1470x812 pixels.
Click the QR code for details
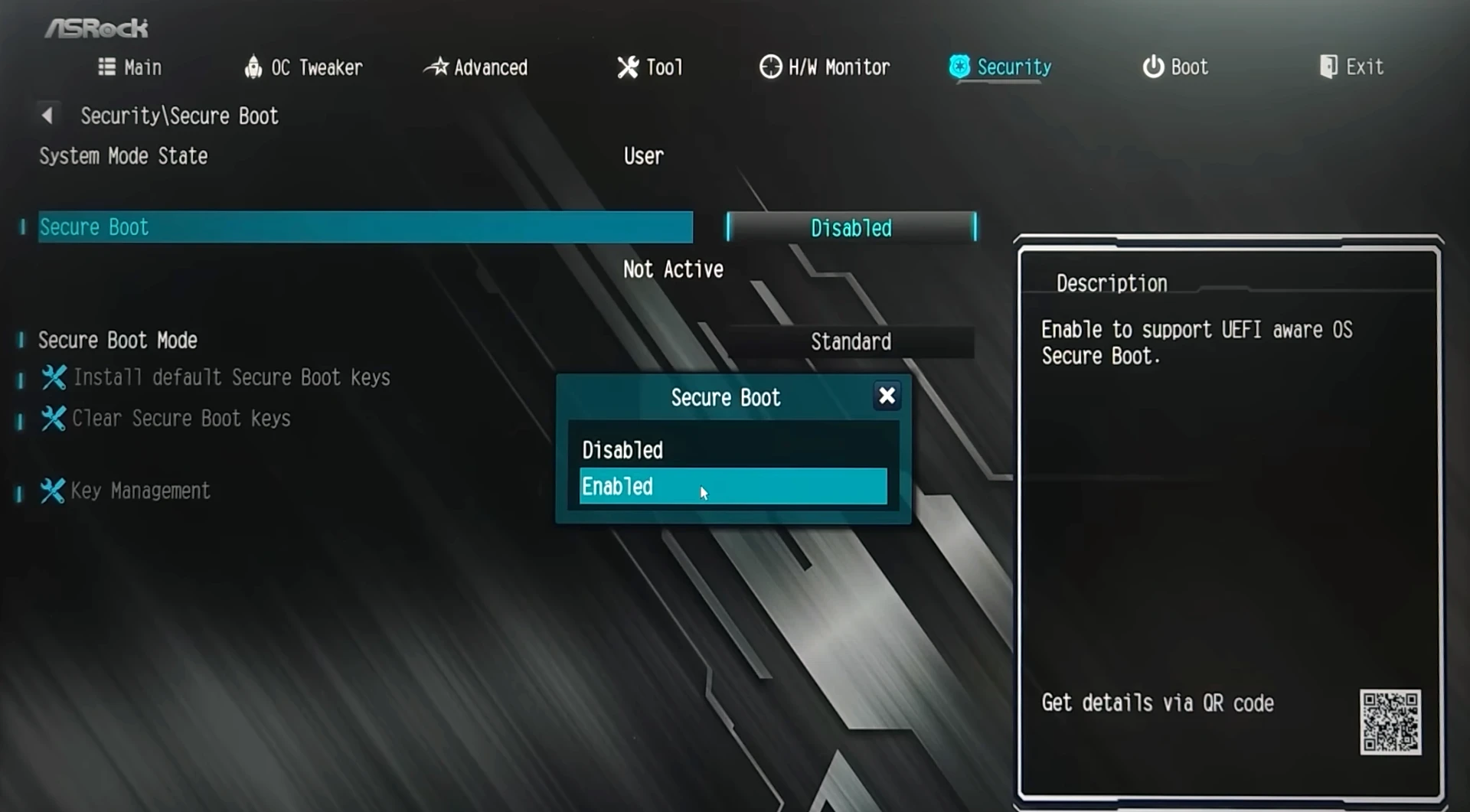[1390, 722]
